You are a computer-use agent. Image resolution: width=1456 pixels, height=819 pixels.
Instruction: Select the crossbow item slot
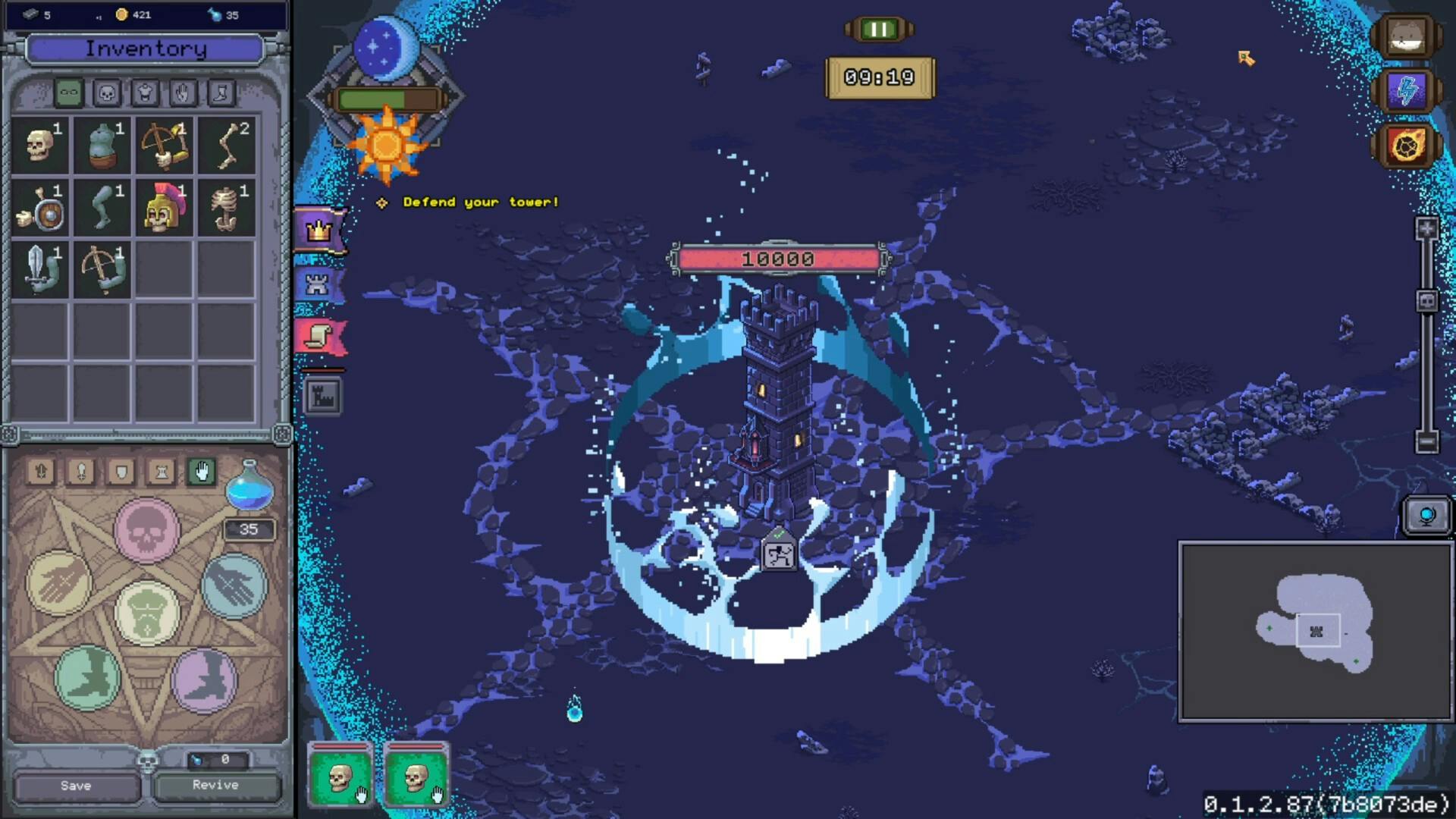[164, 145]
